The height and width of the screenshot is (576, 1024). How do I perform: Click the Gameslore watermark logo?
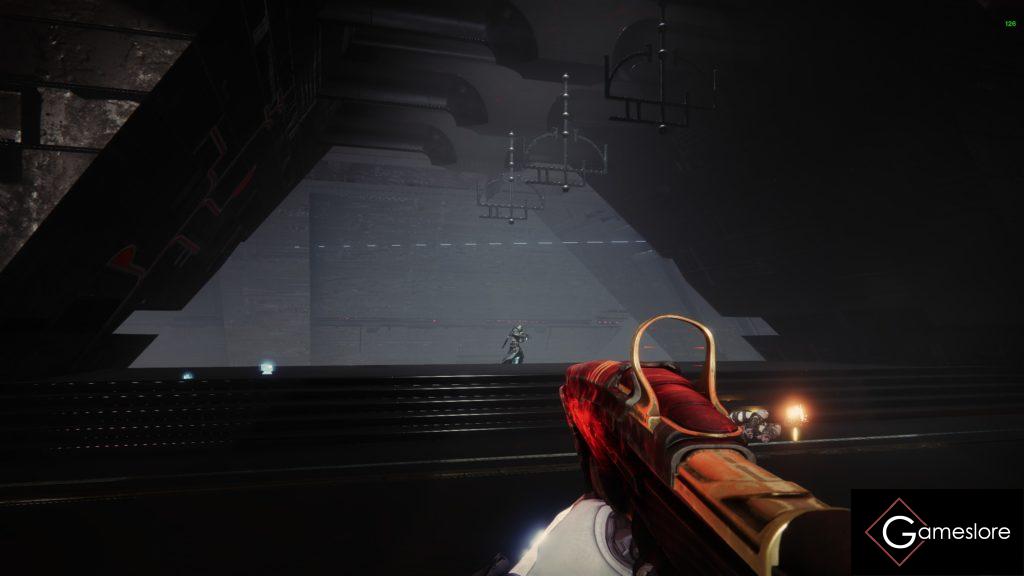click(x=937, y=532)
